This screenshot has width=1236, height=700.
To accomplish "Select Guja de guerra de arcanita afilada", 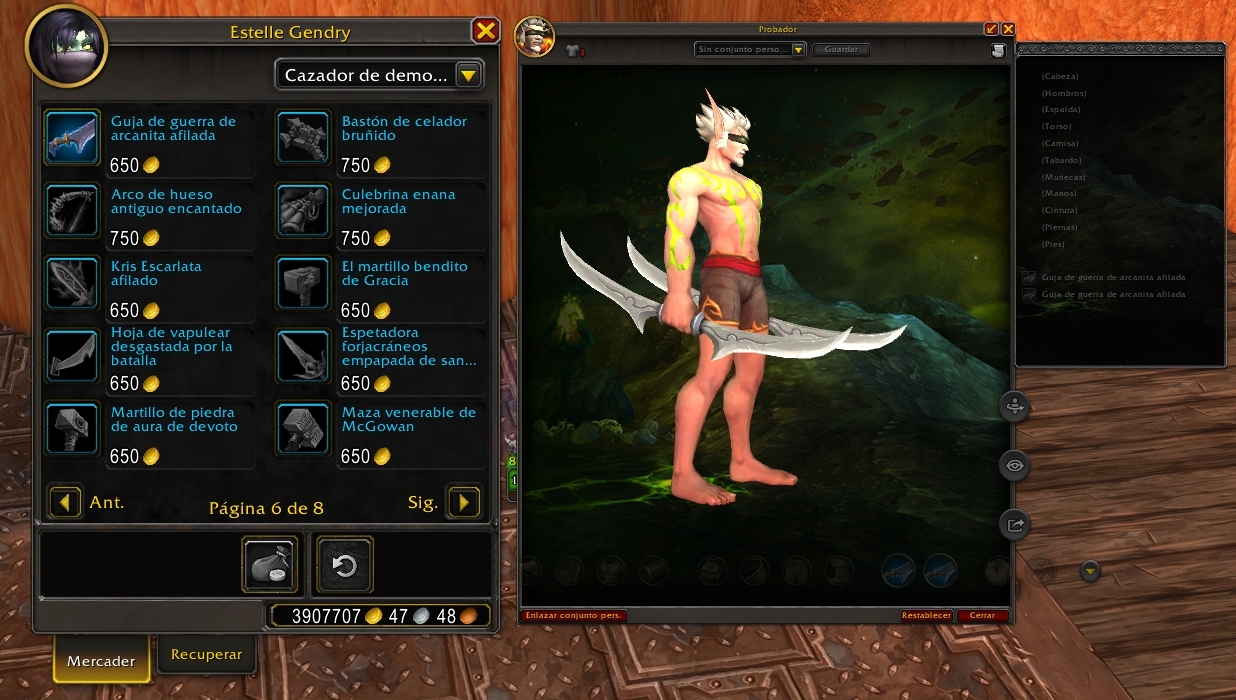I will (x=72, y=137).
